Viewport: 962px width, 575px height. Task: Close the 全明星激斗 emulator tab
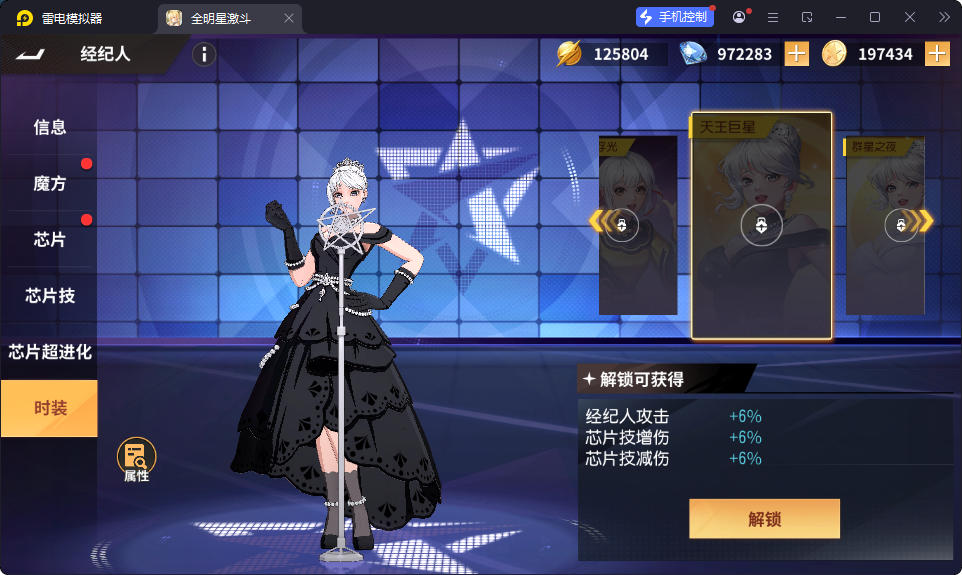coord(289,18)
